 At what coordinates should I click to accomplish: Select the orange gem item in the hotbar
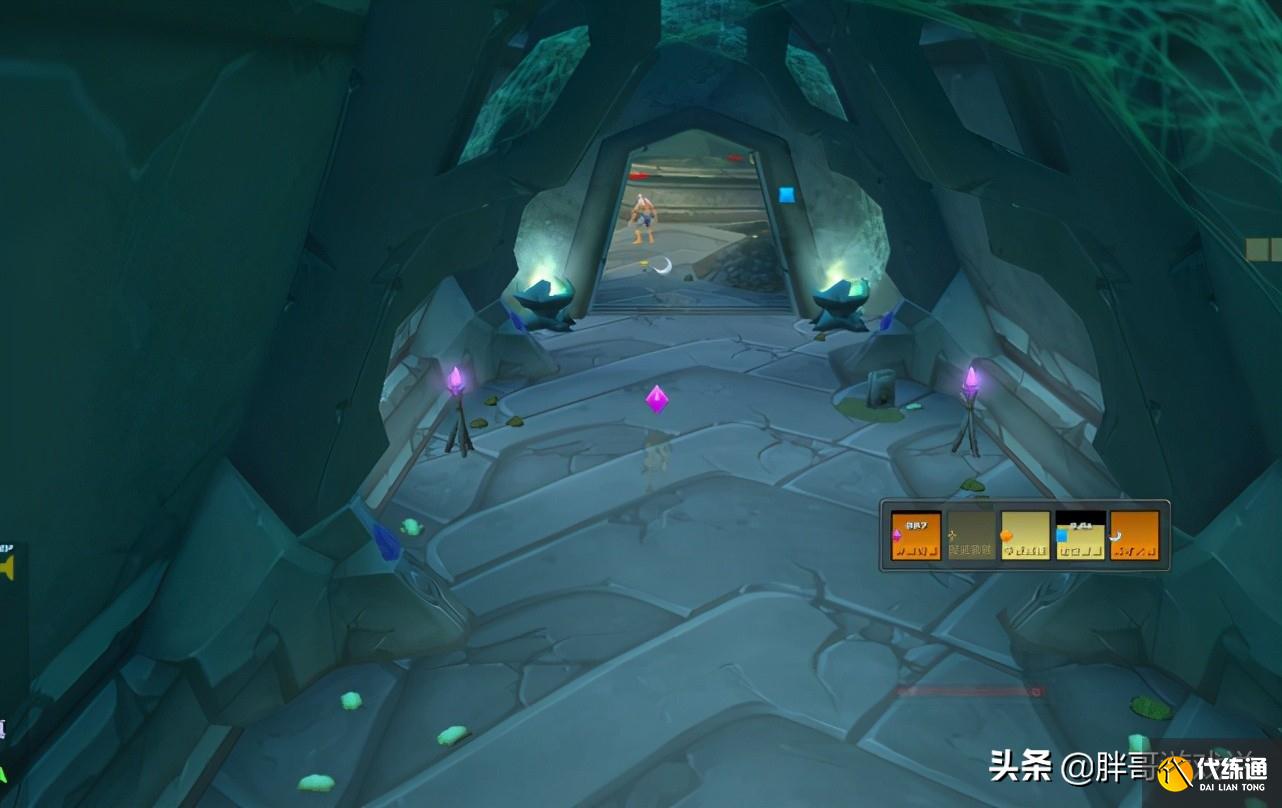[x=1023, y=535]
